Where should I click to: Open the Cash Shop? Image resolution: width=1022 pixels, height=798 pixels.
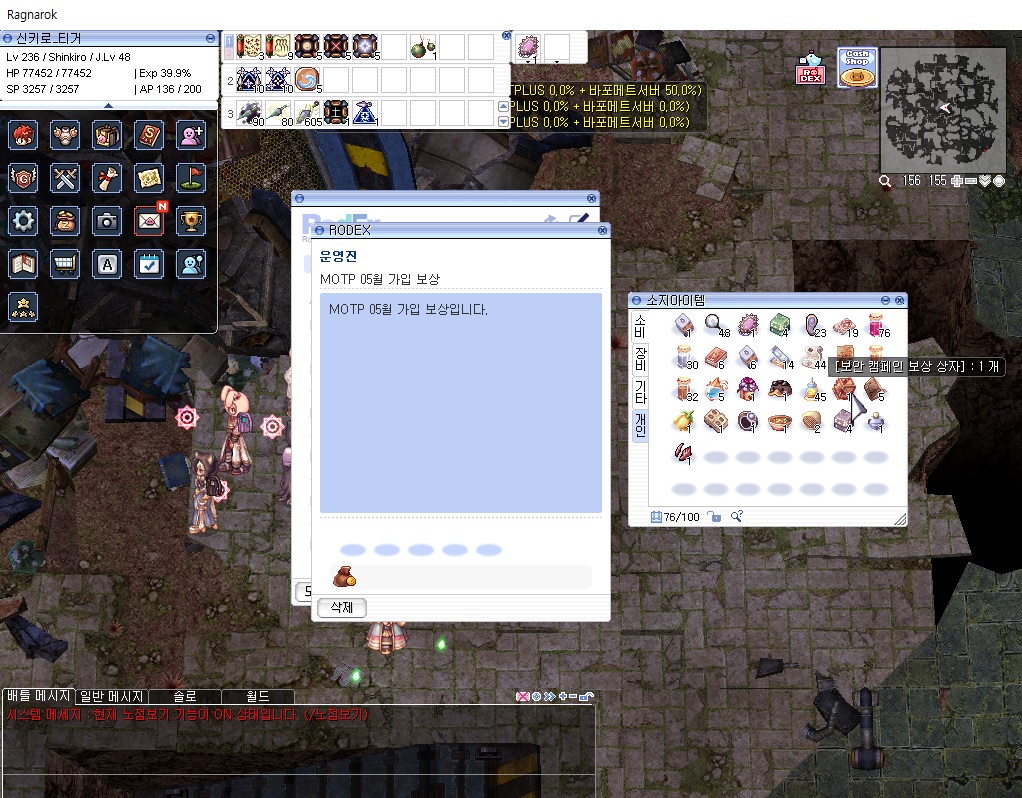(x=857, y=68)
